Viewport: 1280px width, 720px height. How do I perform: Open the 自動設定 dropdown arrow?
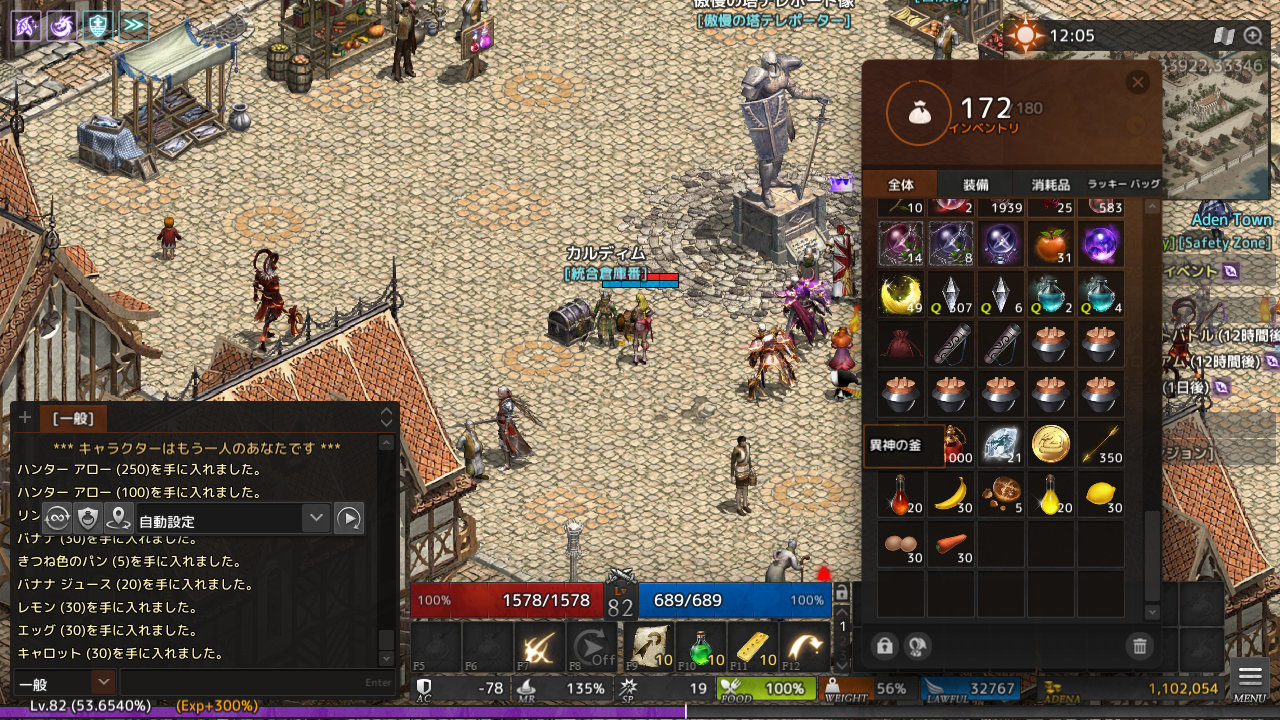click(x=316, y=518)
